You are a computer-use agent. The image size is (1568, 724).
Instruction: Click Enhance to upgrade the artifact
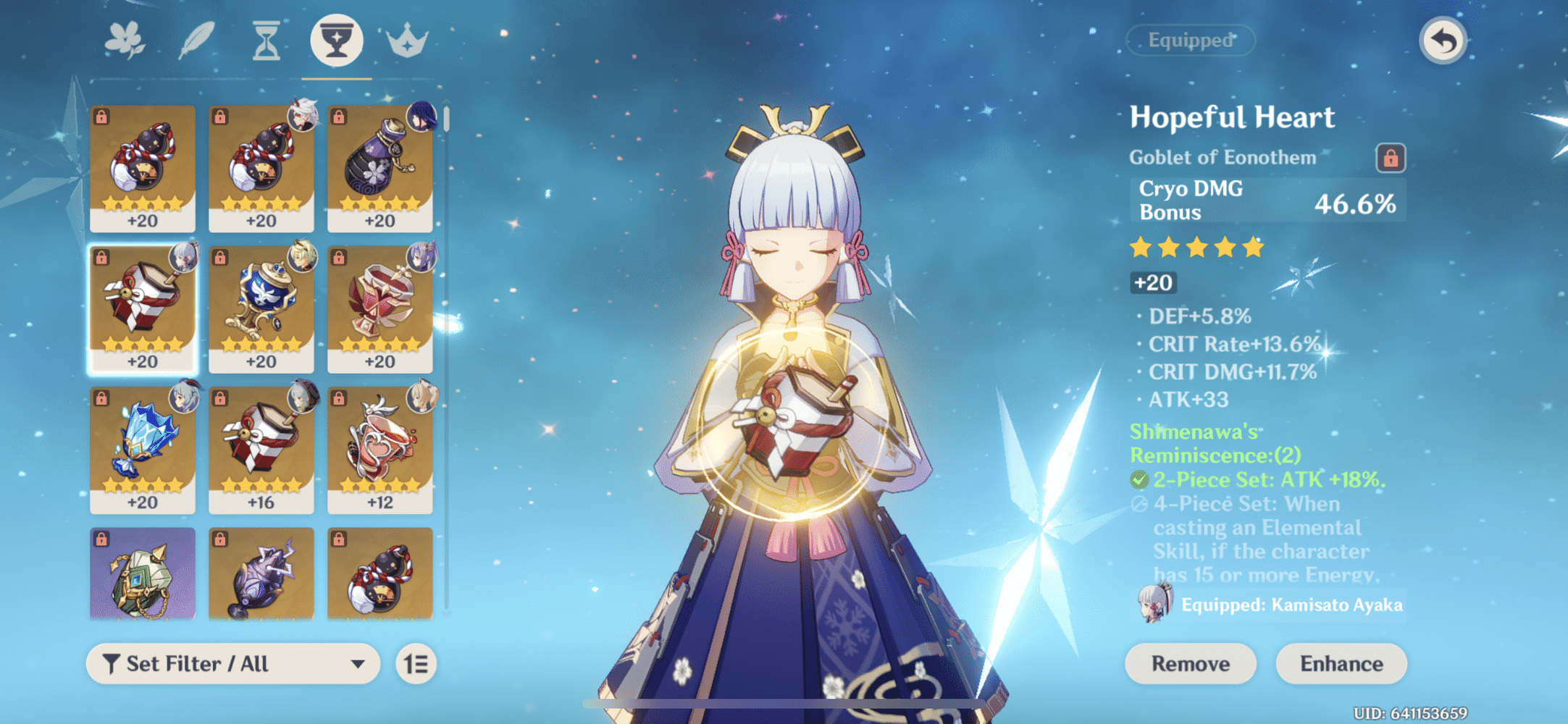(1341, 663)
